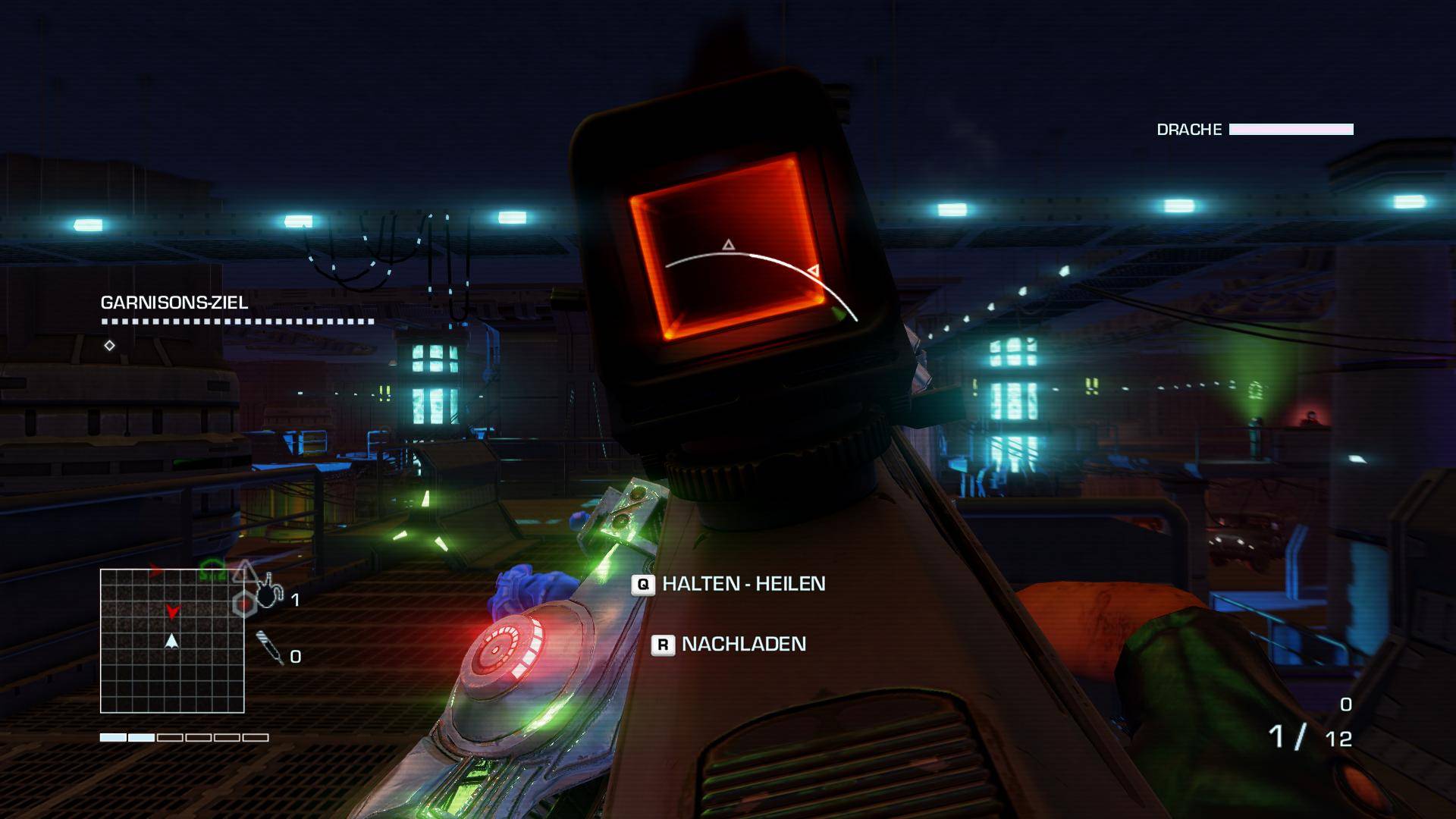1456x819 pixels.
Task: Click the white player arrow on the minimap
Action: (x=172, y=642)
